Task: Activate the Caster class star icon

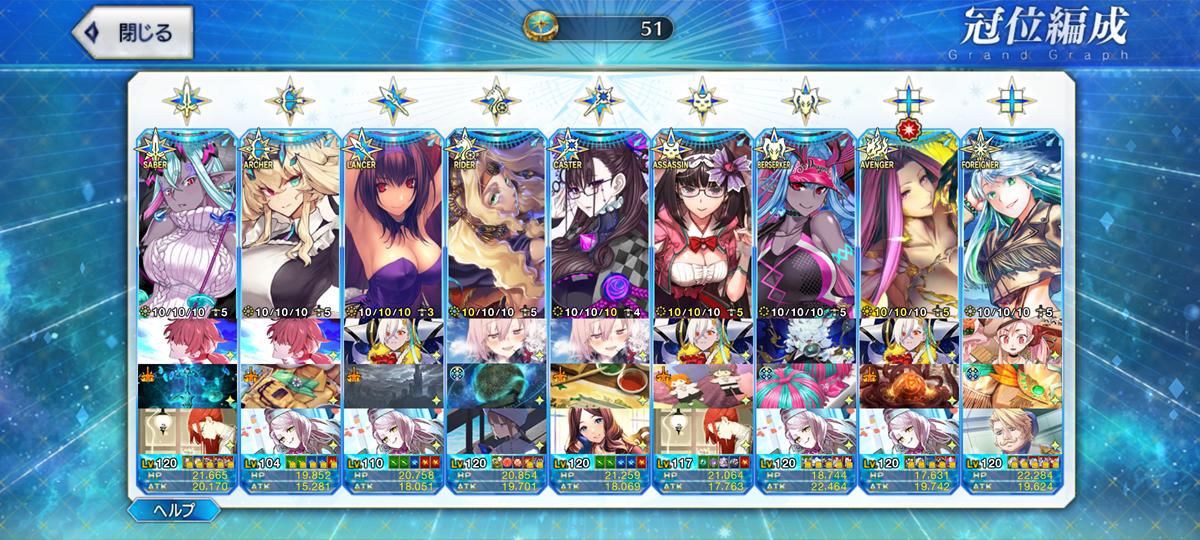Action: (599, 101)
